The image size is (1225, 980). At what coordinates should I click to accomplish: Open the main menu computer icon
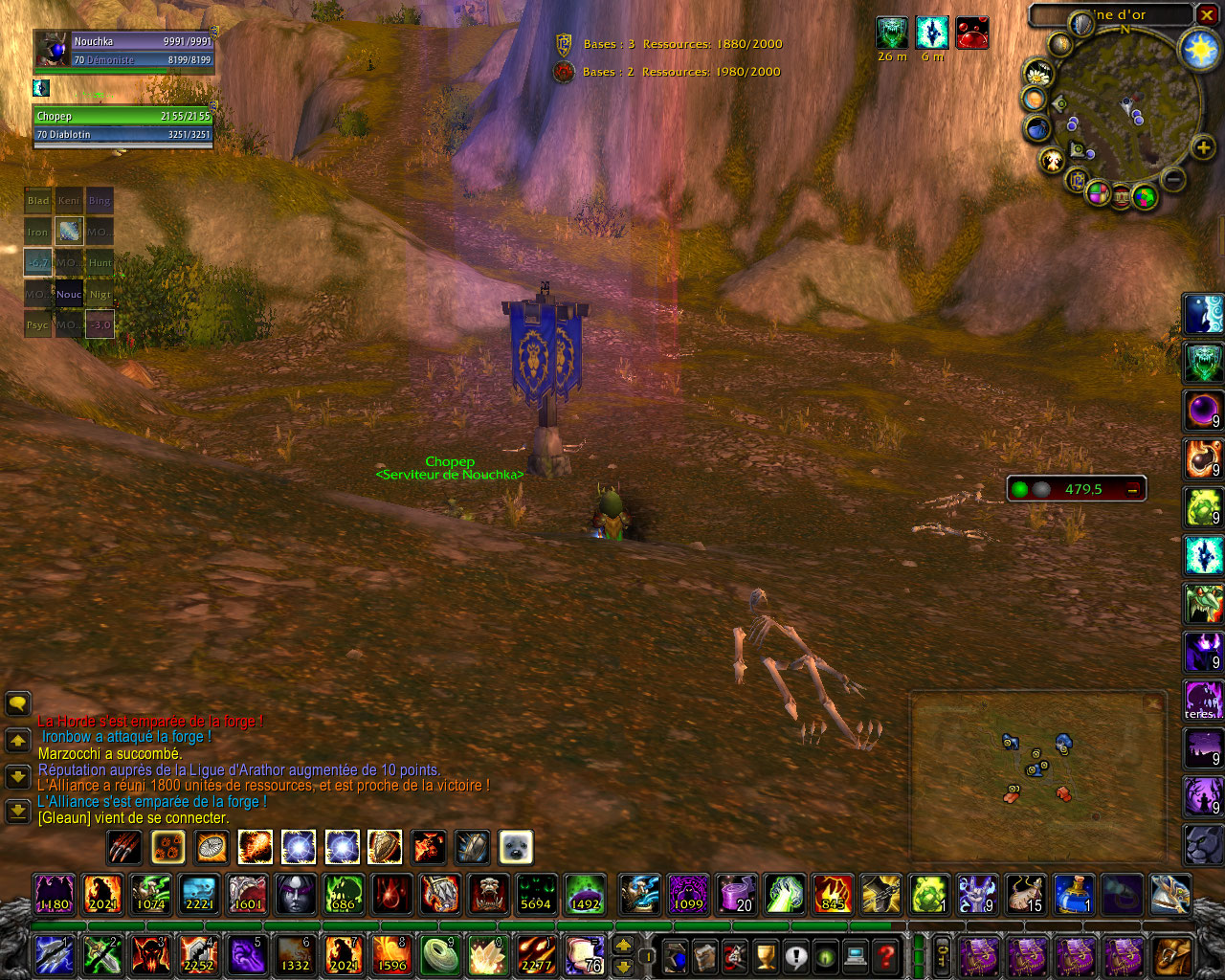point(857,956)
